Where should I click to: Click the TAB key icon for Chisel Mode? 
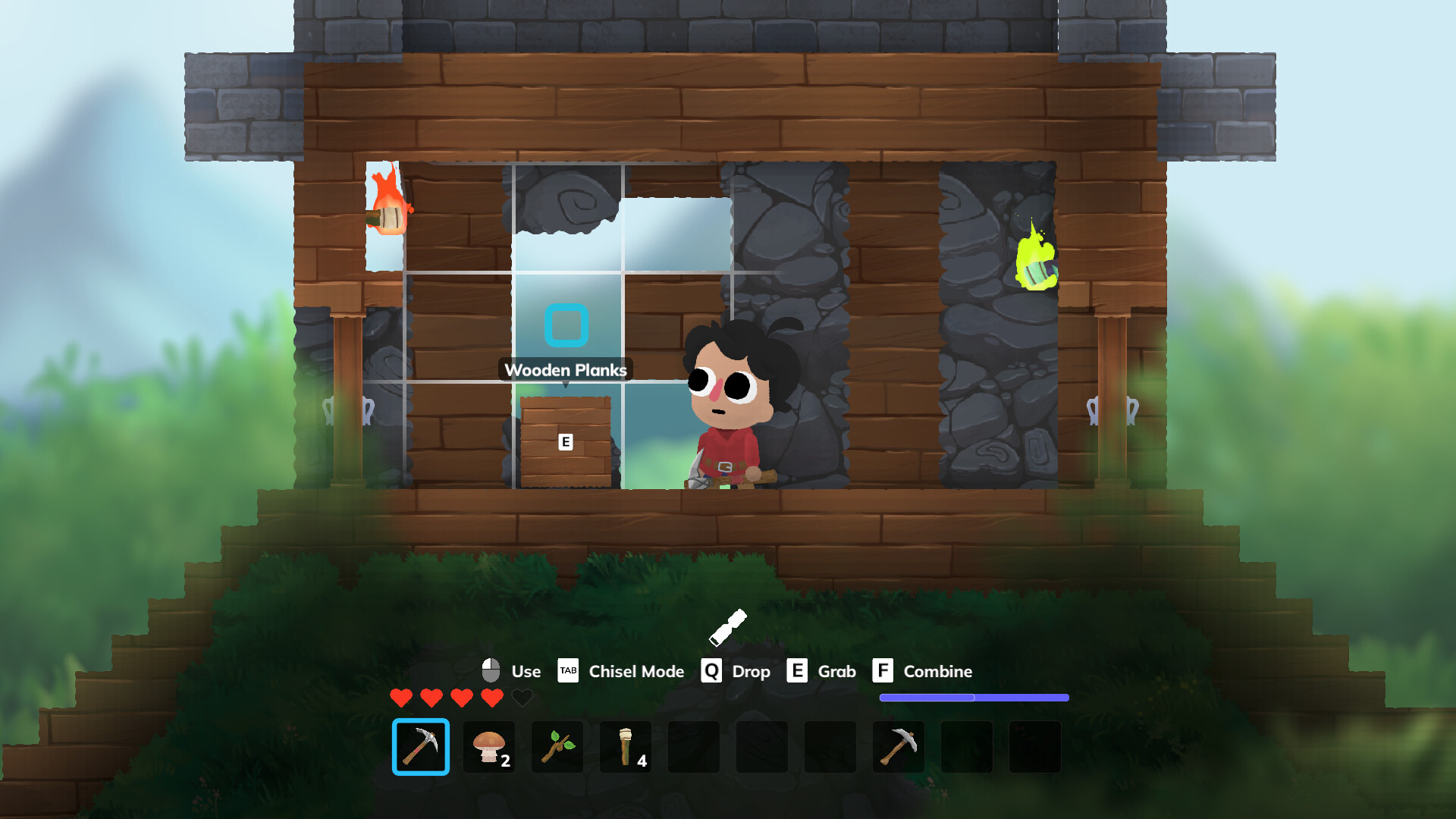click(568, 671)
